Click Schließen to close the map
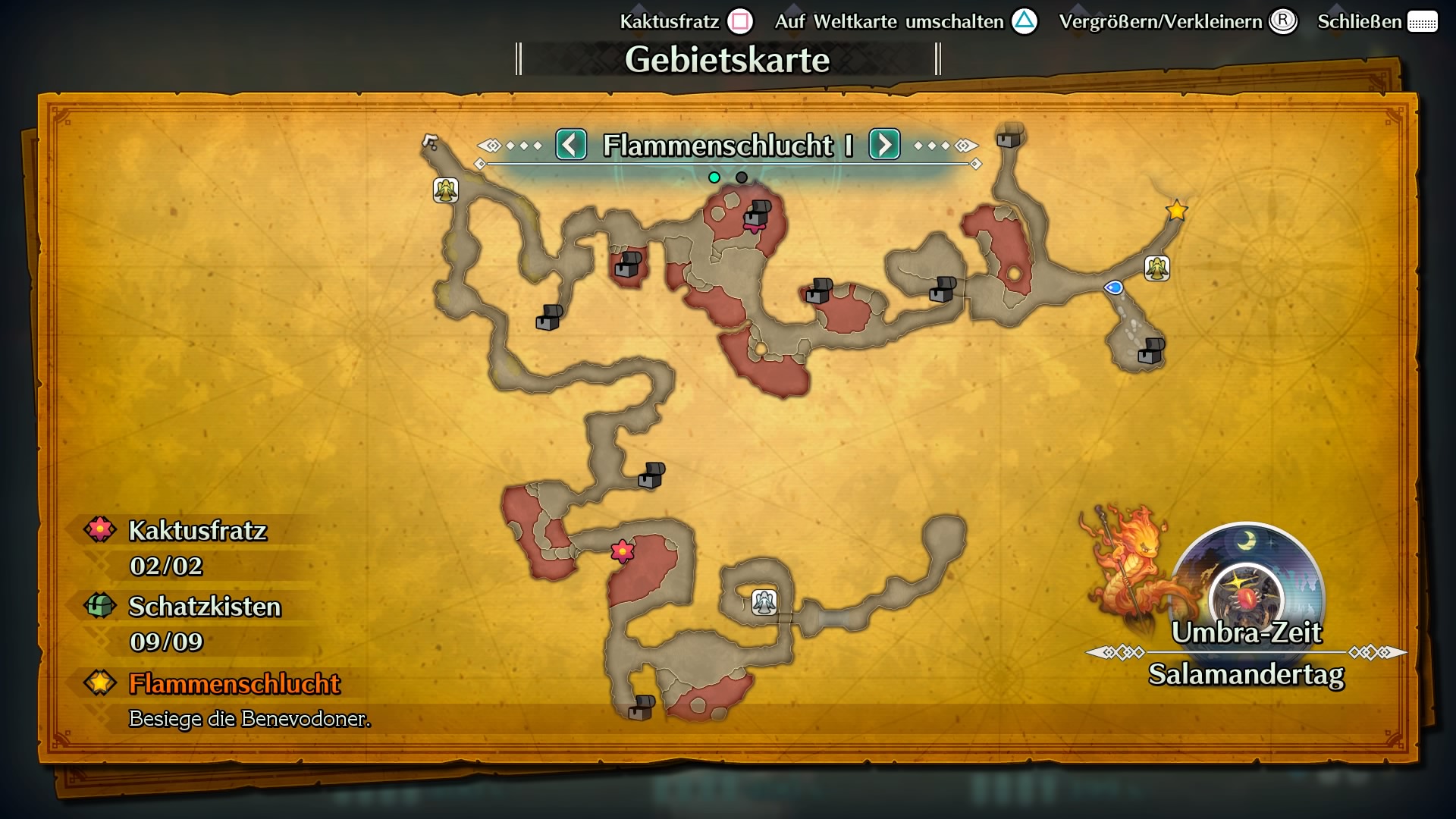1456x819 pixels. [1361, 21]
